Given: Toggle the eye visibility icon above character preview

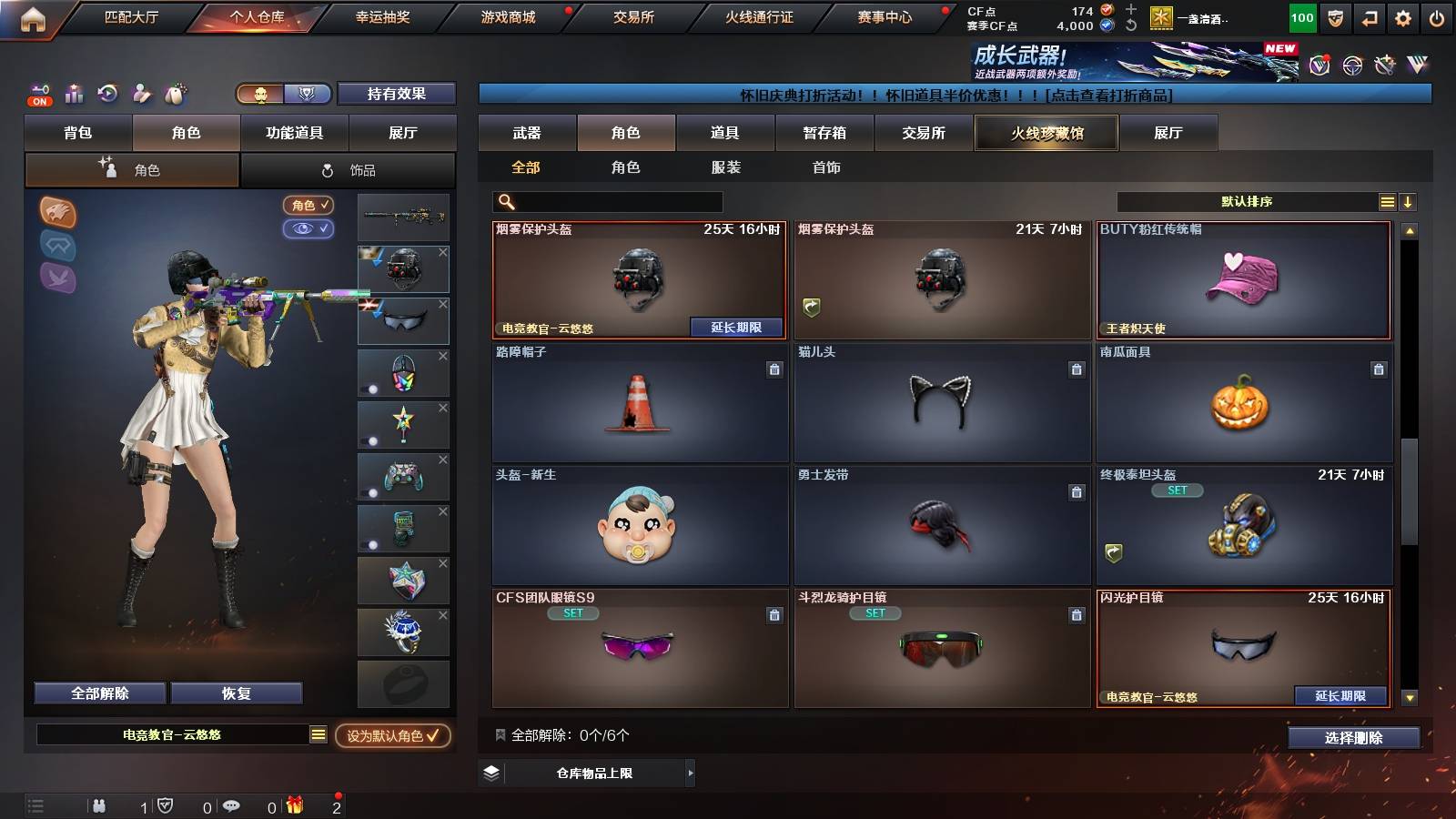Looking at the screenshot, I should point(309,229).
